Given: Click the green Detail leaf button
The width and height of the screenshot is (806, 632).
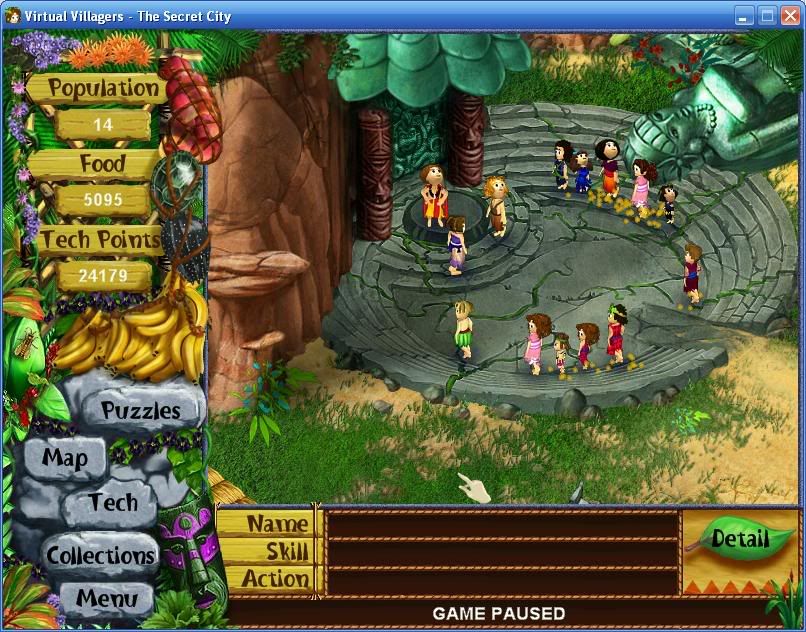Looking at the screenshot, I should (739, 540).
